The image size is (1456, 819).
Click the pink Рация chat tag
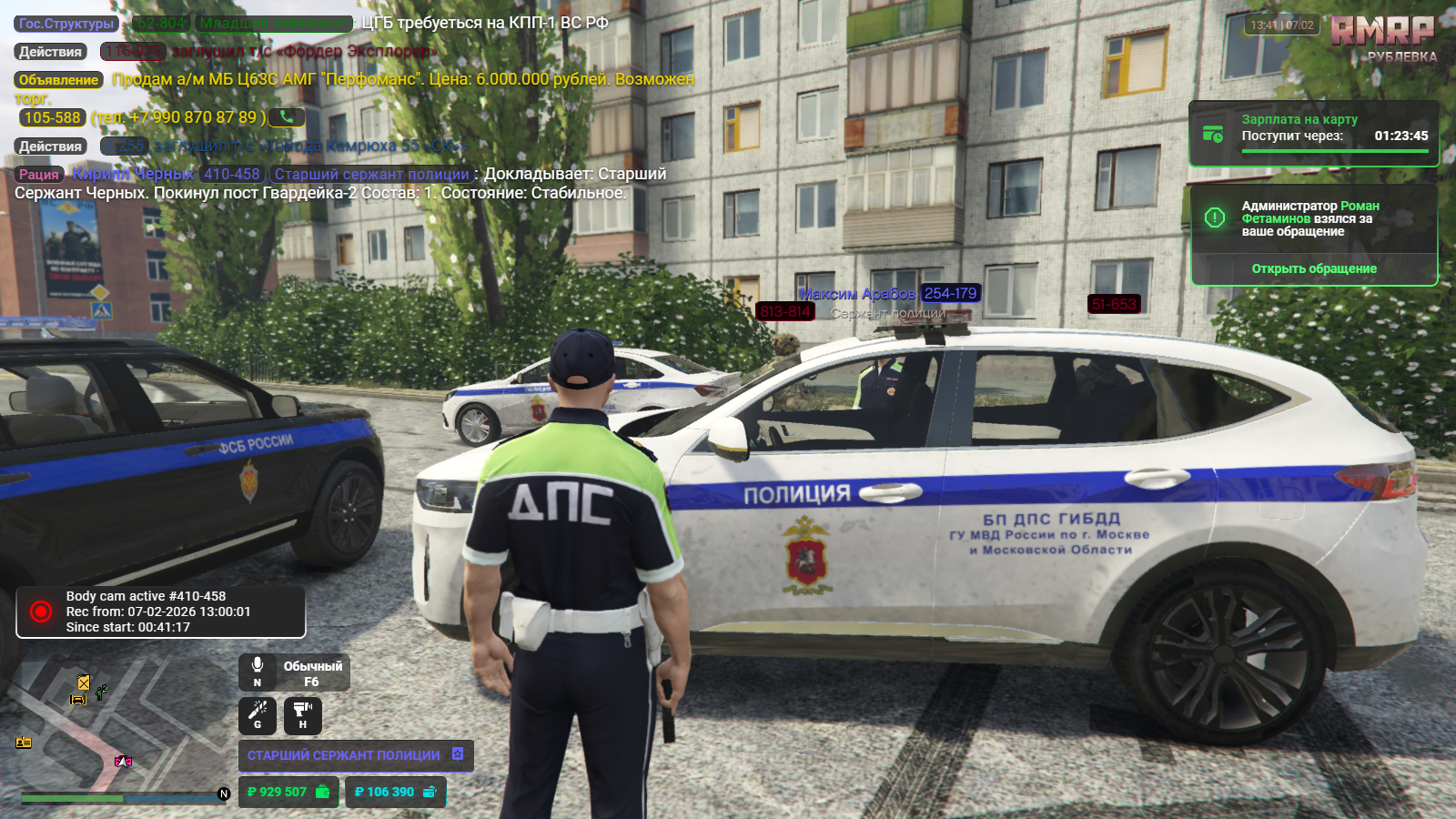tap(39, 175)
